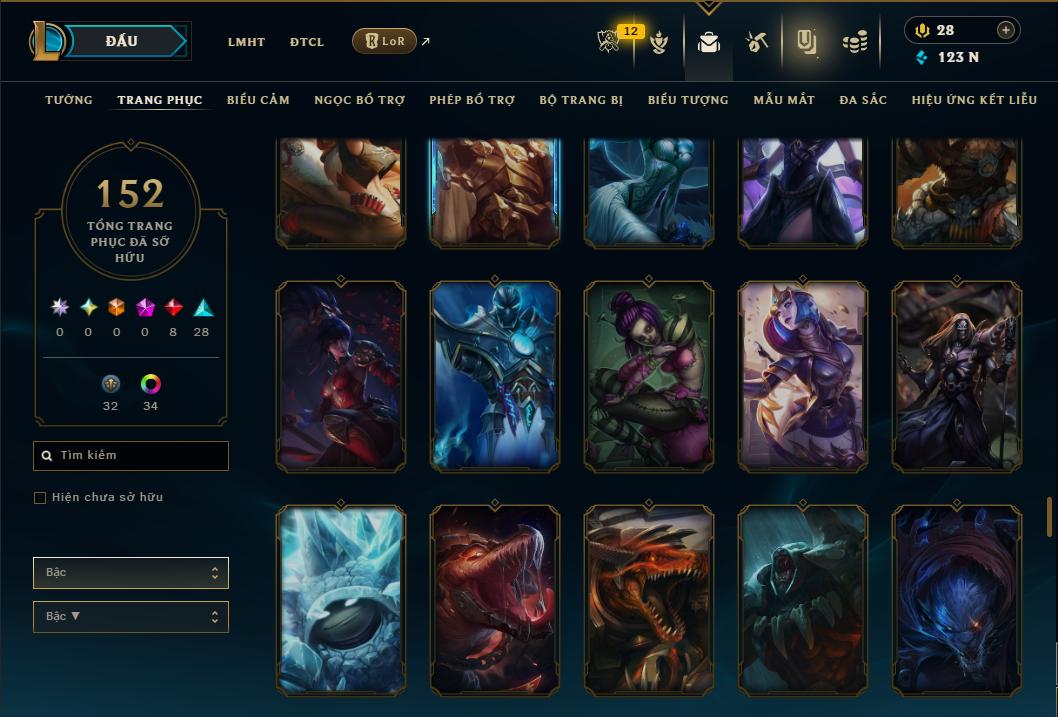This screenshot has width=1058, height=717.
Task: Open the loot hammer icon
Action: 756,42
